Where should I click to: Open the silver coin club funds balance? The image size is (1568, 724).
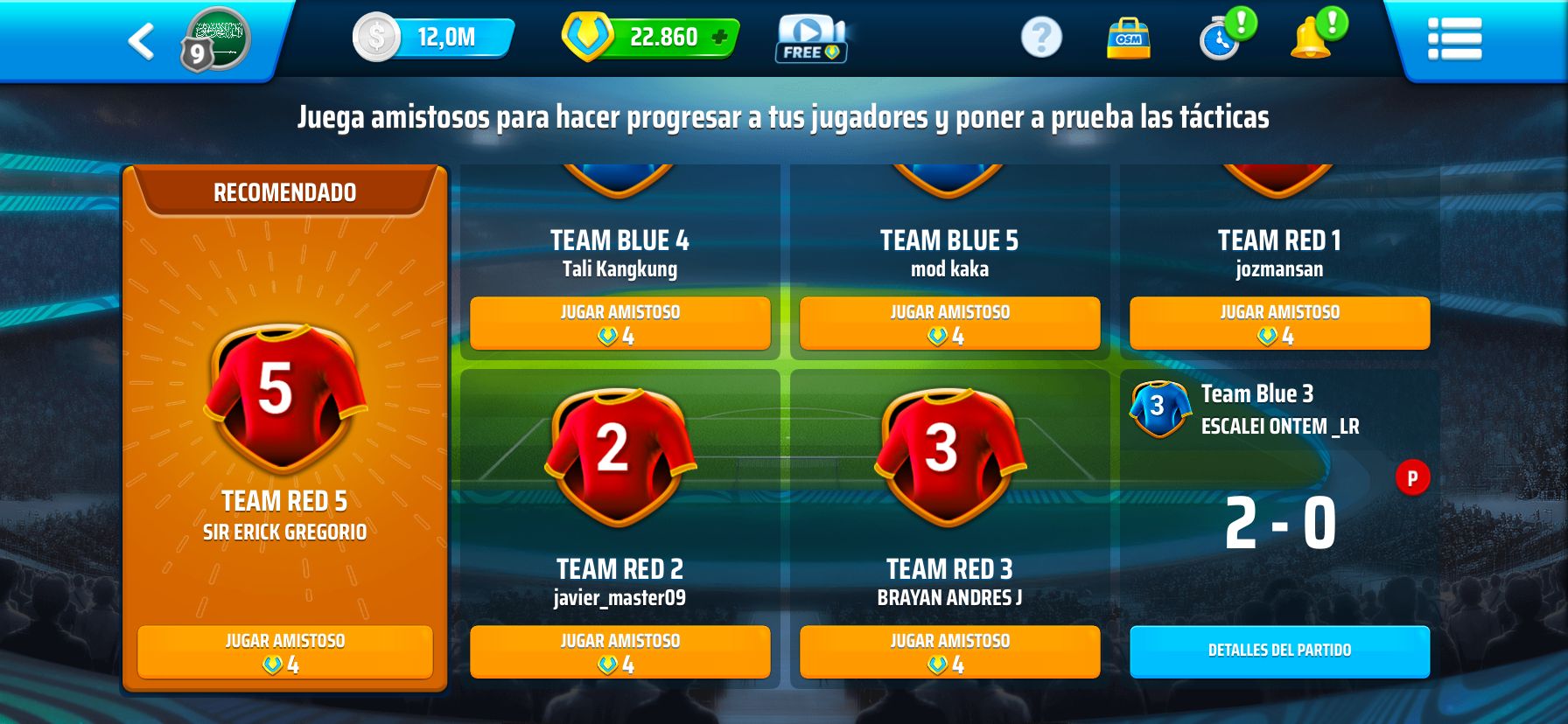pos(433,38)
